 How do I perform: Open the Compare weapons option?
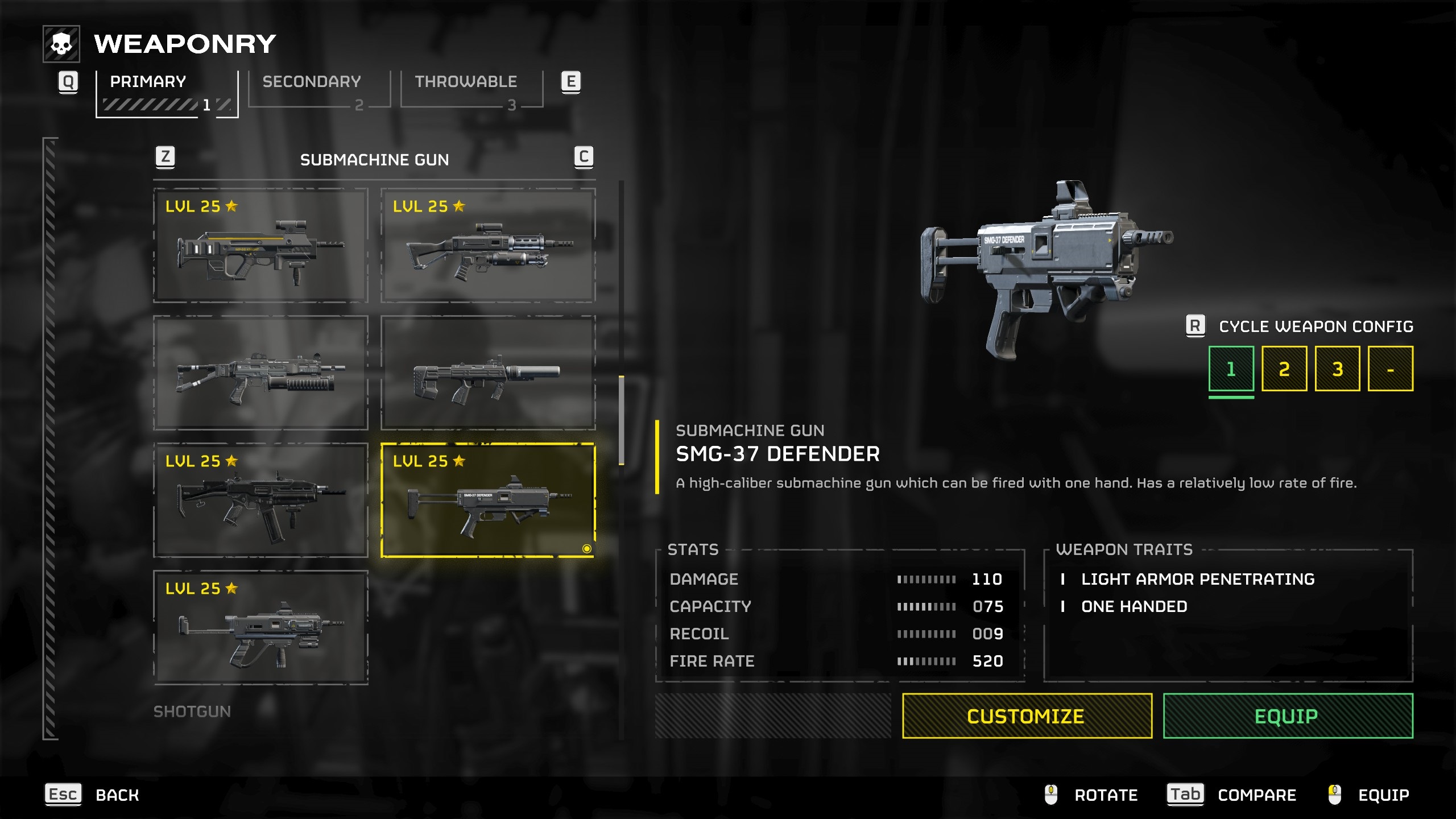1231,795
